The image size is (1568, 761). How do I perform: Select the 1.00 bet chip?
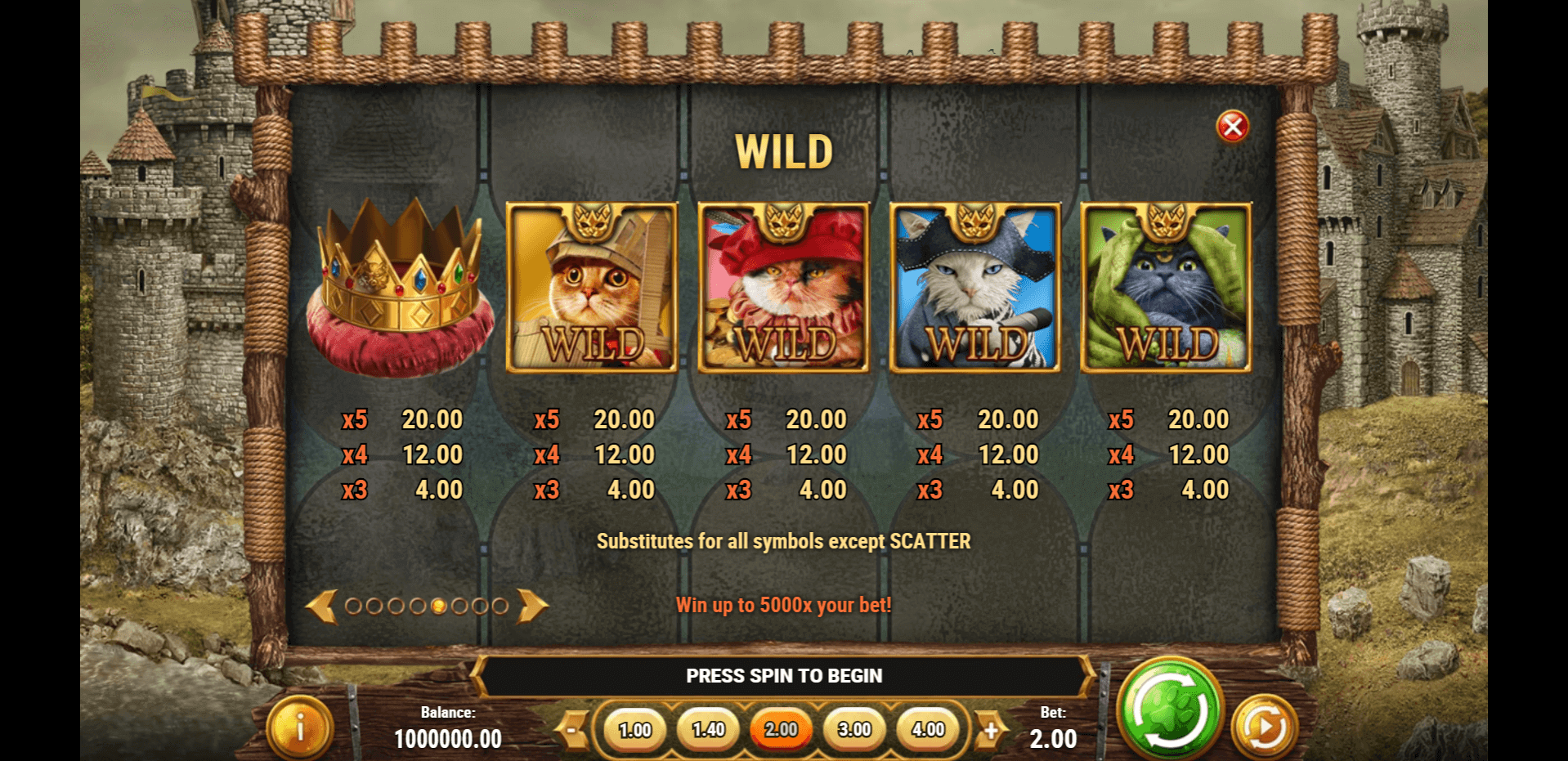tap(635, 729)
